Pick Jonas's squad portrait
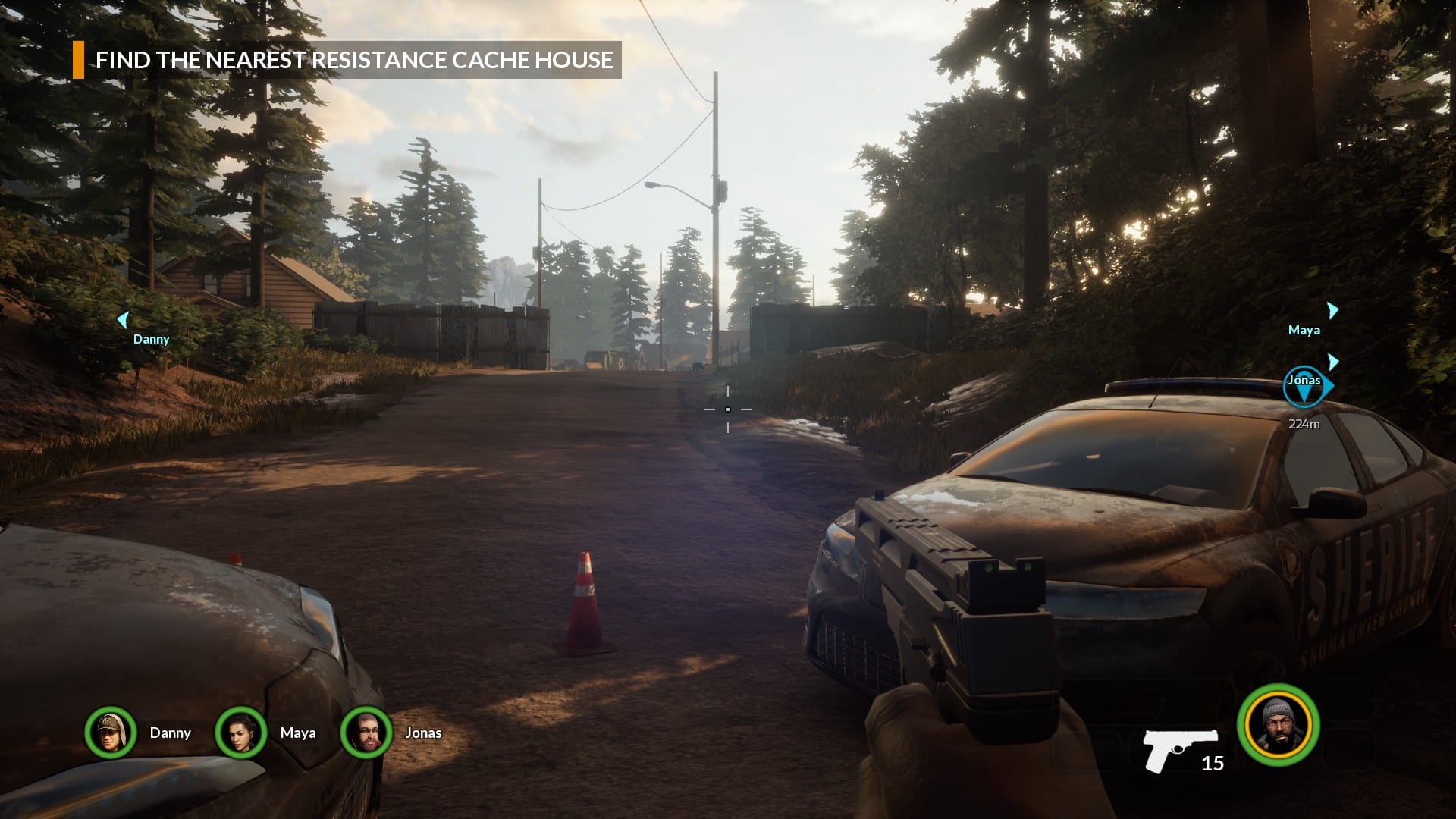 pyautogui.click(x=366, y=733)
